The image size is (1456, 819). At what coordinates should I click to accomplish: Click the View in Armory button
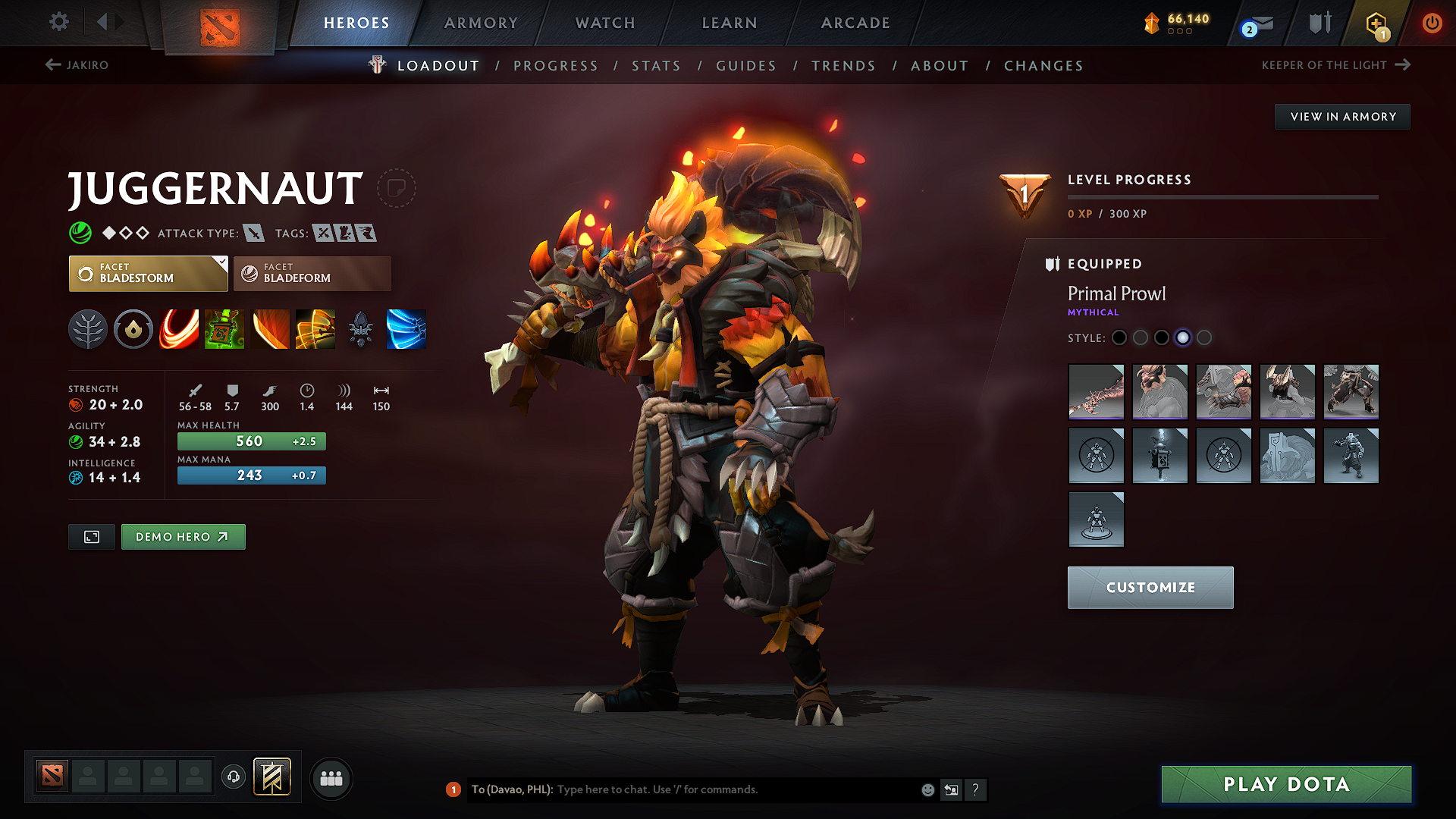coord(1342,116)
